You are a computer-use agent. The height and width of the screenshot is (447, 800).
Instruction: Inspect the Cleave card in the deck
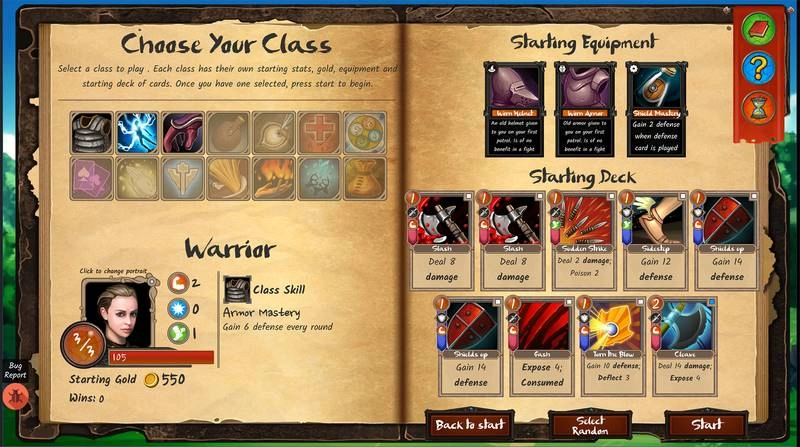[x=682, y=342]
